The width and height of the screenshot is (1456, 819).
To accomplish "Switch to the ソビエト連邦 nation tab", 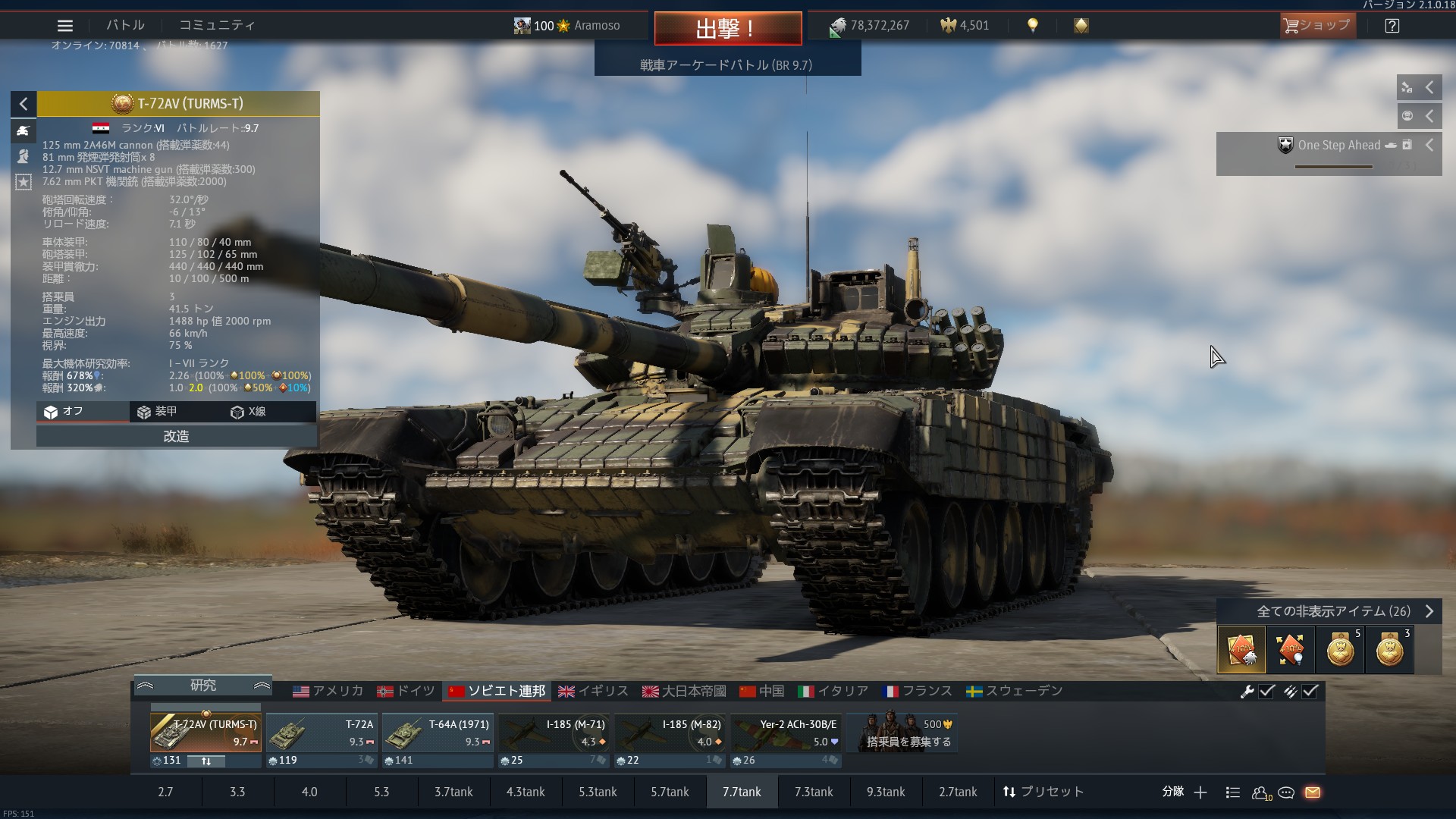I will click(x=497, y=691).
